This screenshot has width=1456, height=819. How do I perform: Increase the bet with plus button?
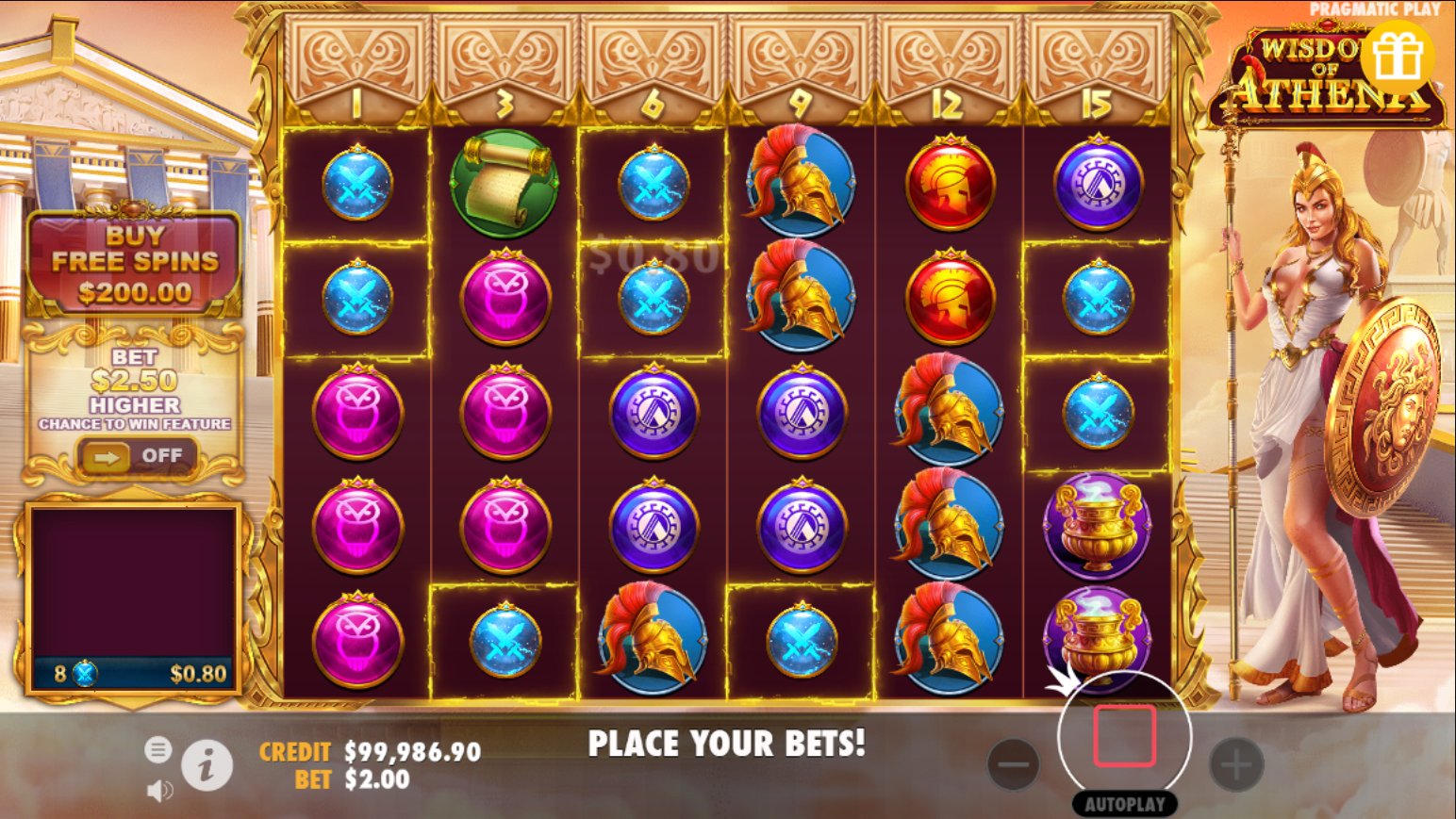pyautogui.click(x=1235, y=763)
